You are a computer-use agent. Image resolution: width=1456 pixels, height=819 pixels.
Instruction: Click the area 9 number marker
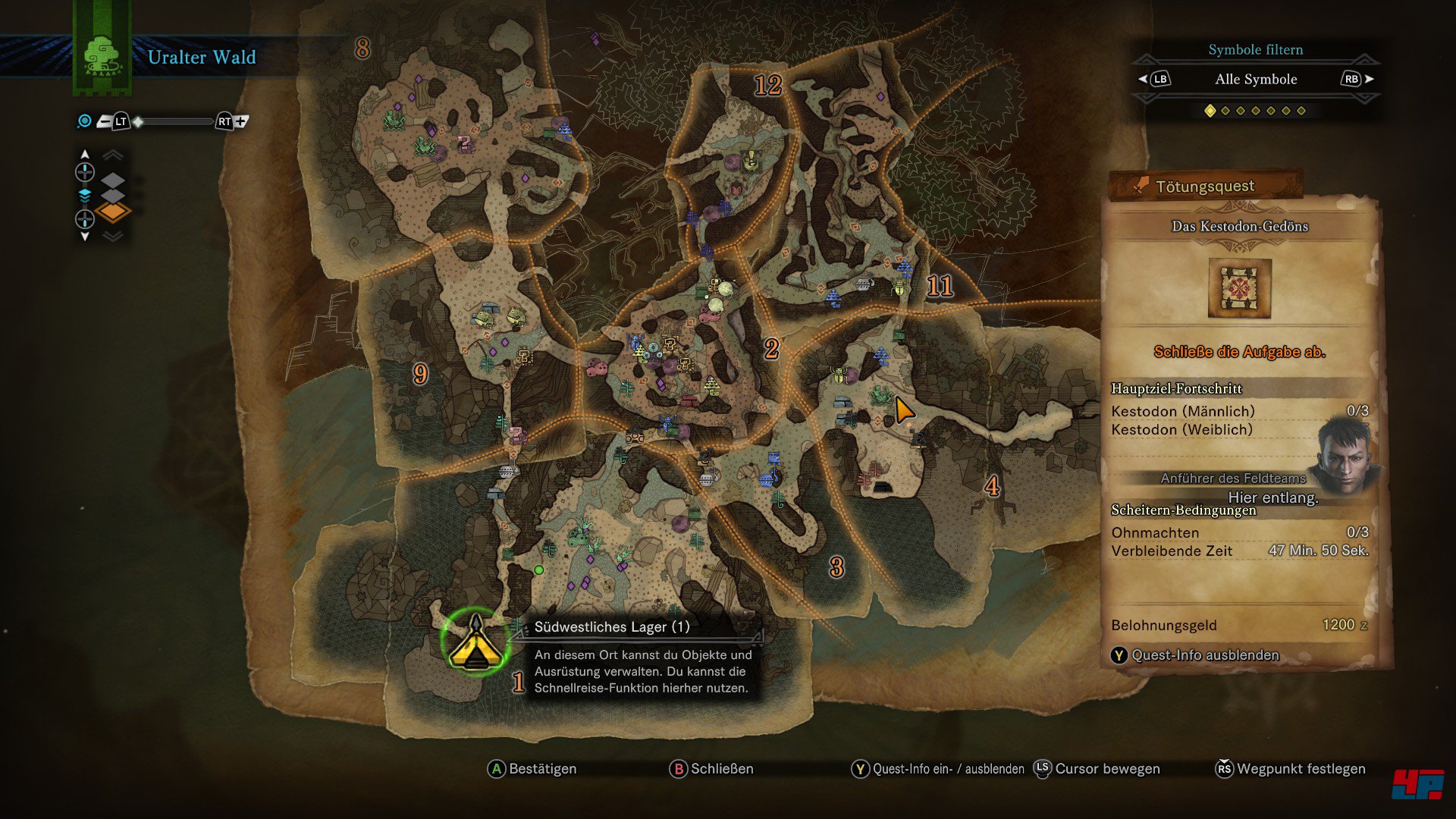[420, 373]
